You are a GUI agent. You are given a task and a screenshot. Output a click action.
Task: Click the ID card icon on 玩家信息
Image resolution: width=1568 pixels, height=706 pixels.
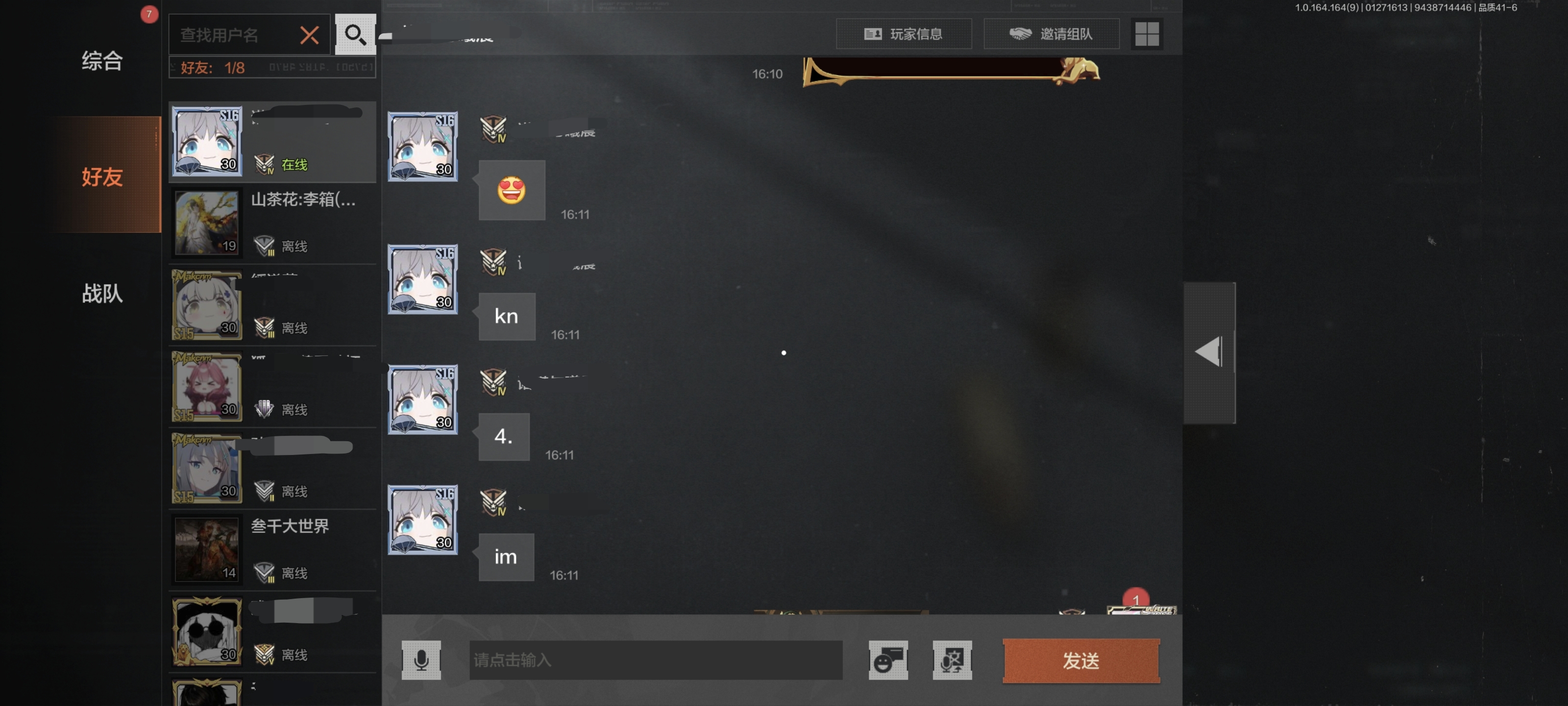[x=872, y=34]
